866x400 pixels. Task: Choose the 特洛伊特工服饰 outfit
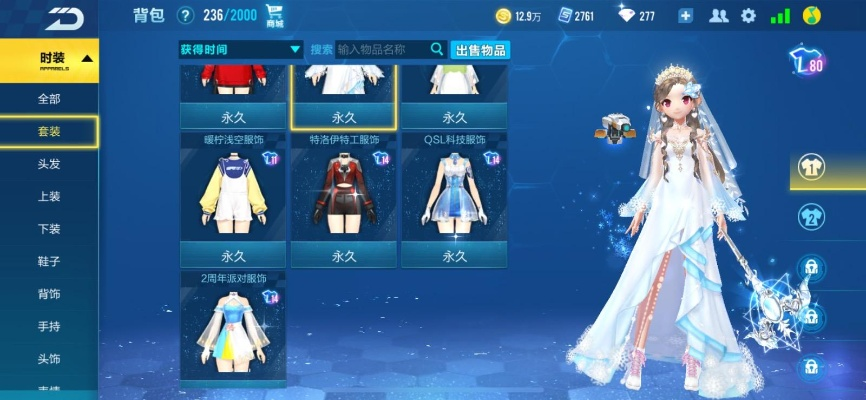click(344, 195)
